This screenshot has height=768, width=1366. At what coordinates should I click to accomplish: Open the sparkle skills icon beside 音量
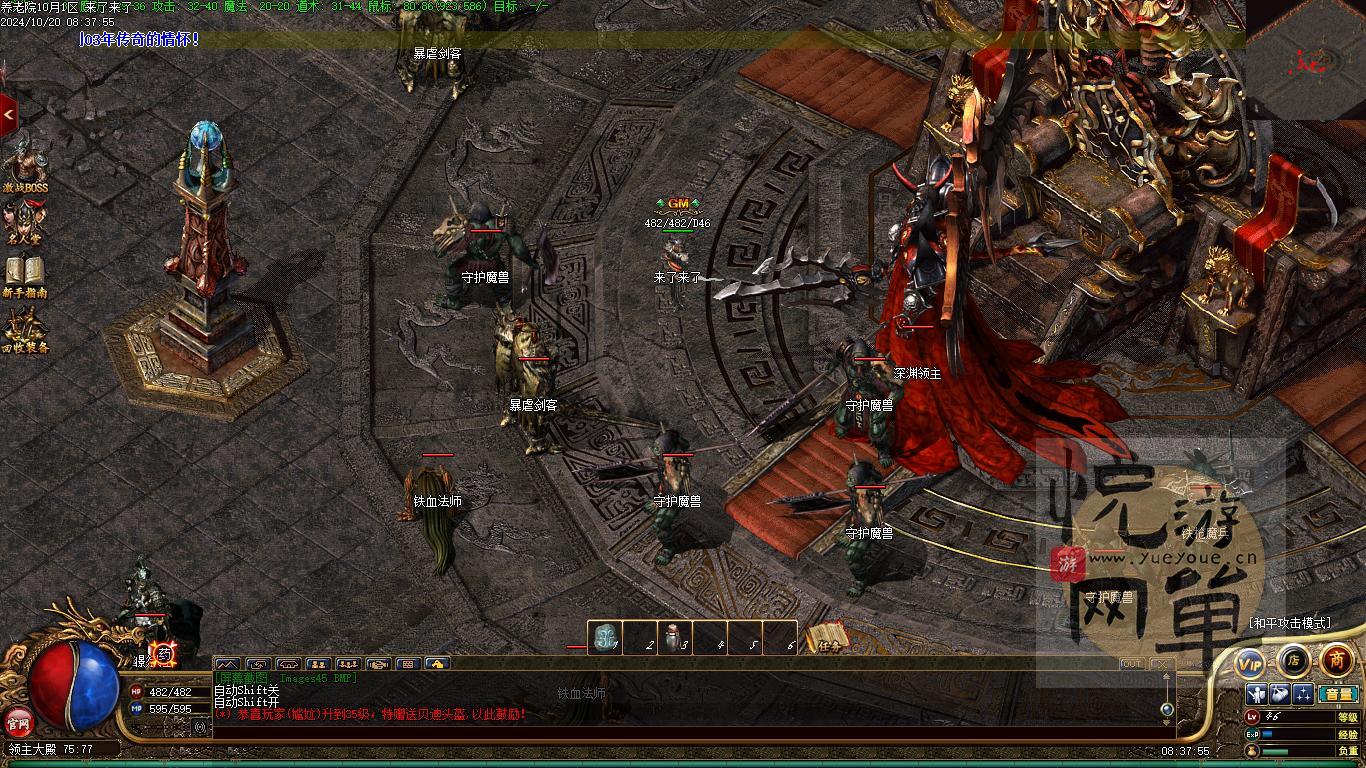click(x=1303, y=694)
